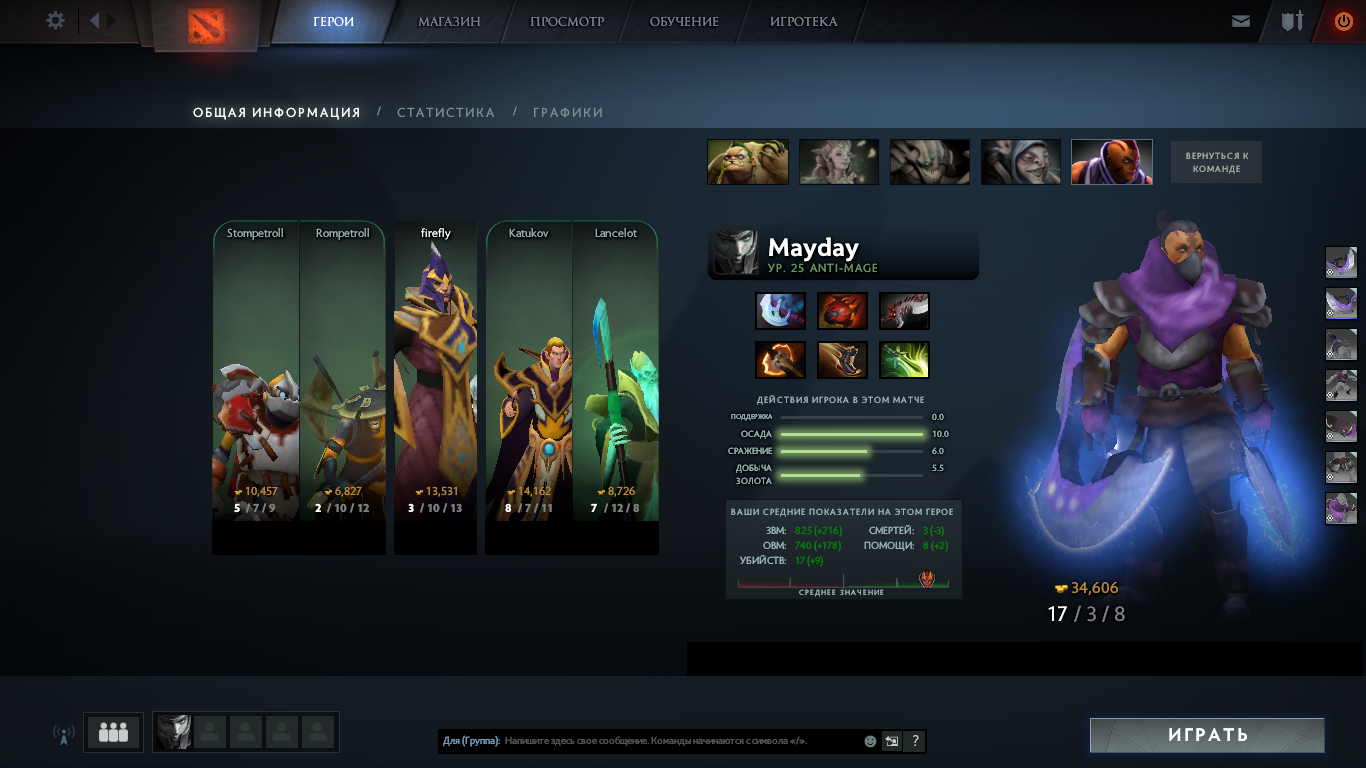Select the ОБУЧЕНИЕ learn menu
1366x768 pixels.
[x=684, y=21]
